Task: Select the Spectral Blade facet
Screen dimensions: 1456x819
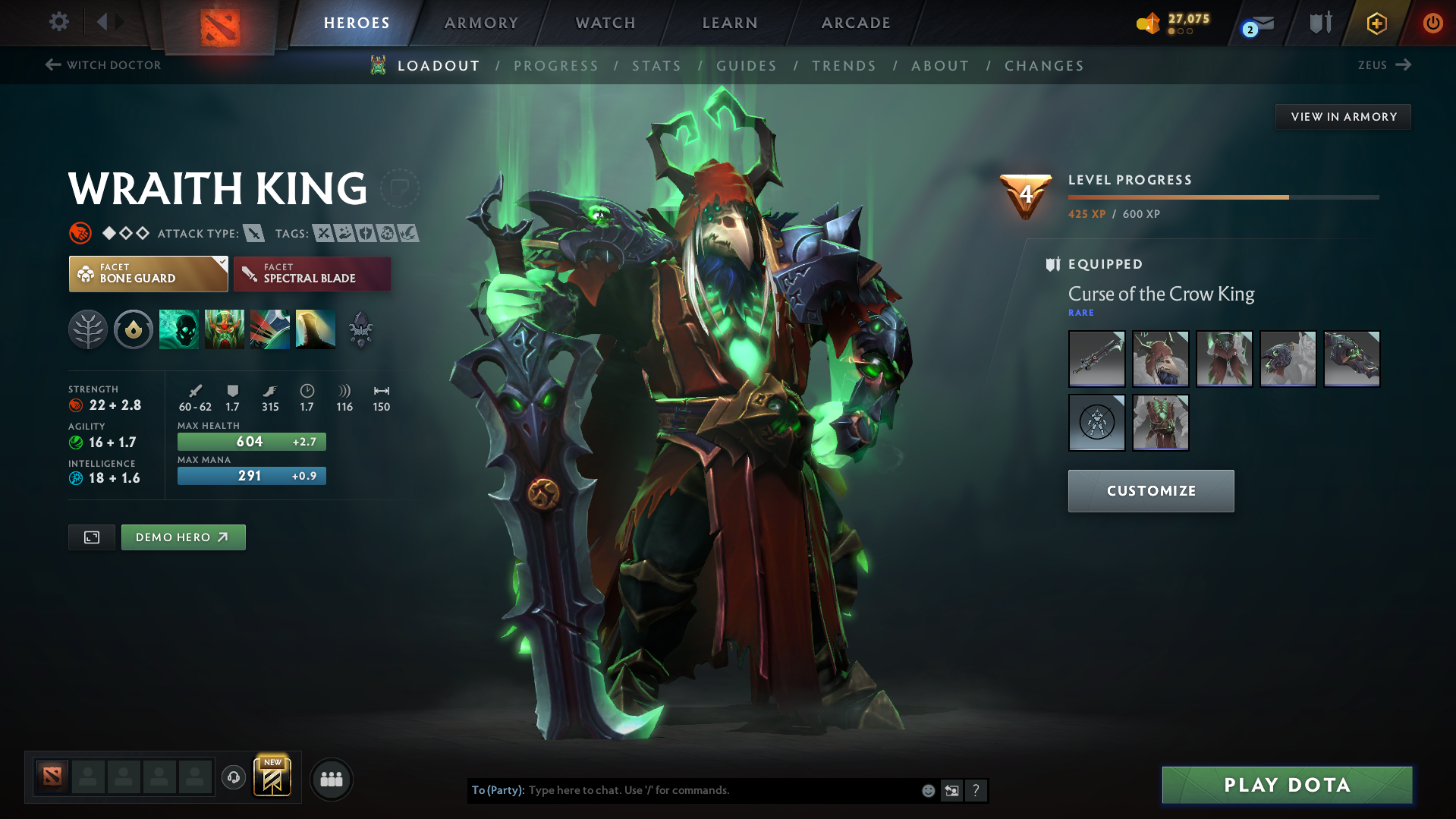Action: click(312, 273)
